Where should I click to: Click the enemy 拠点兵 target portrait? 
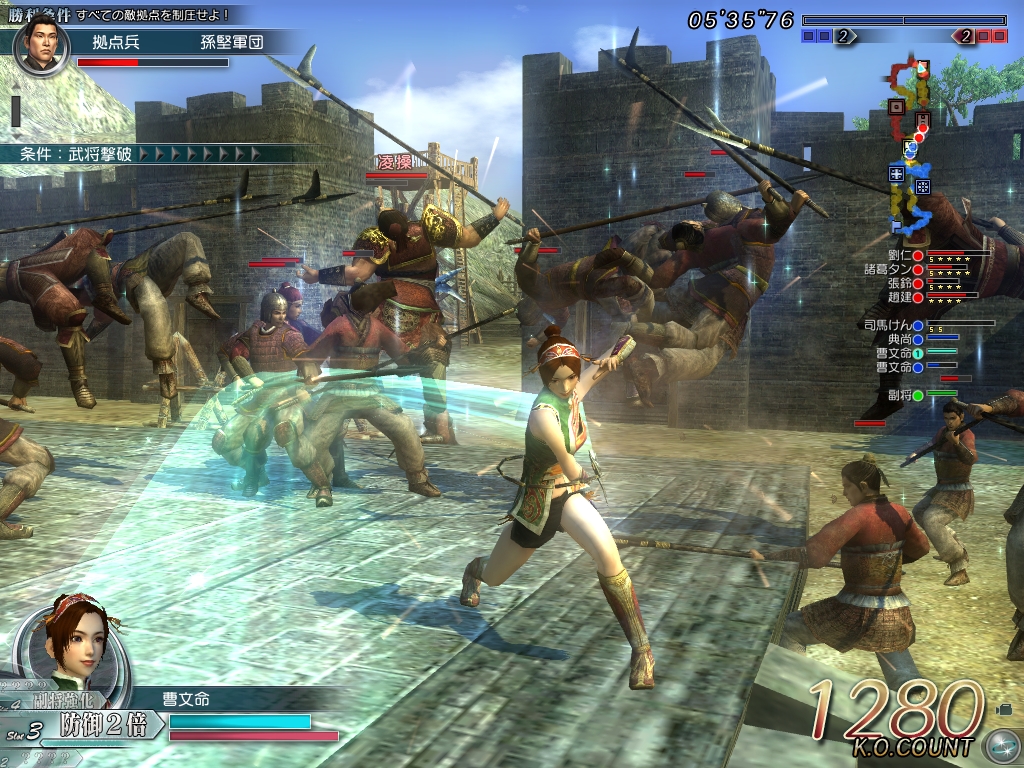coord(40,42)
